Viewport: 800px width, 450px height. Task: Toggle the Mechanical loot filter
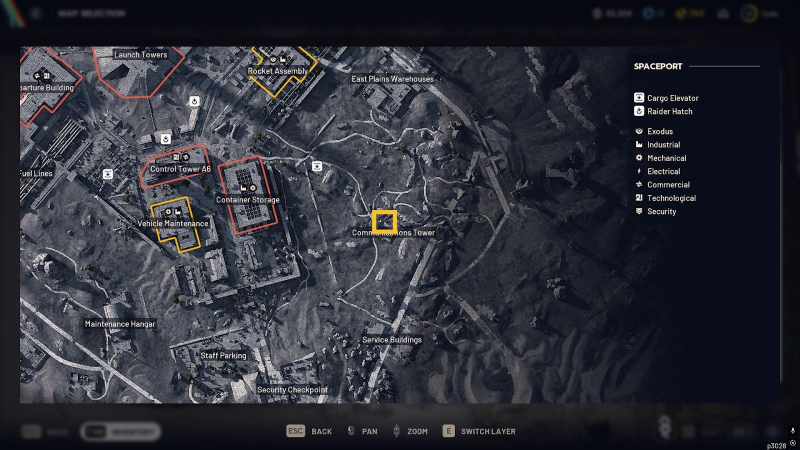666,158
